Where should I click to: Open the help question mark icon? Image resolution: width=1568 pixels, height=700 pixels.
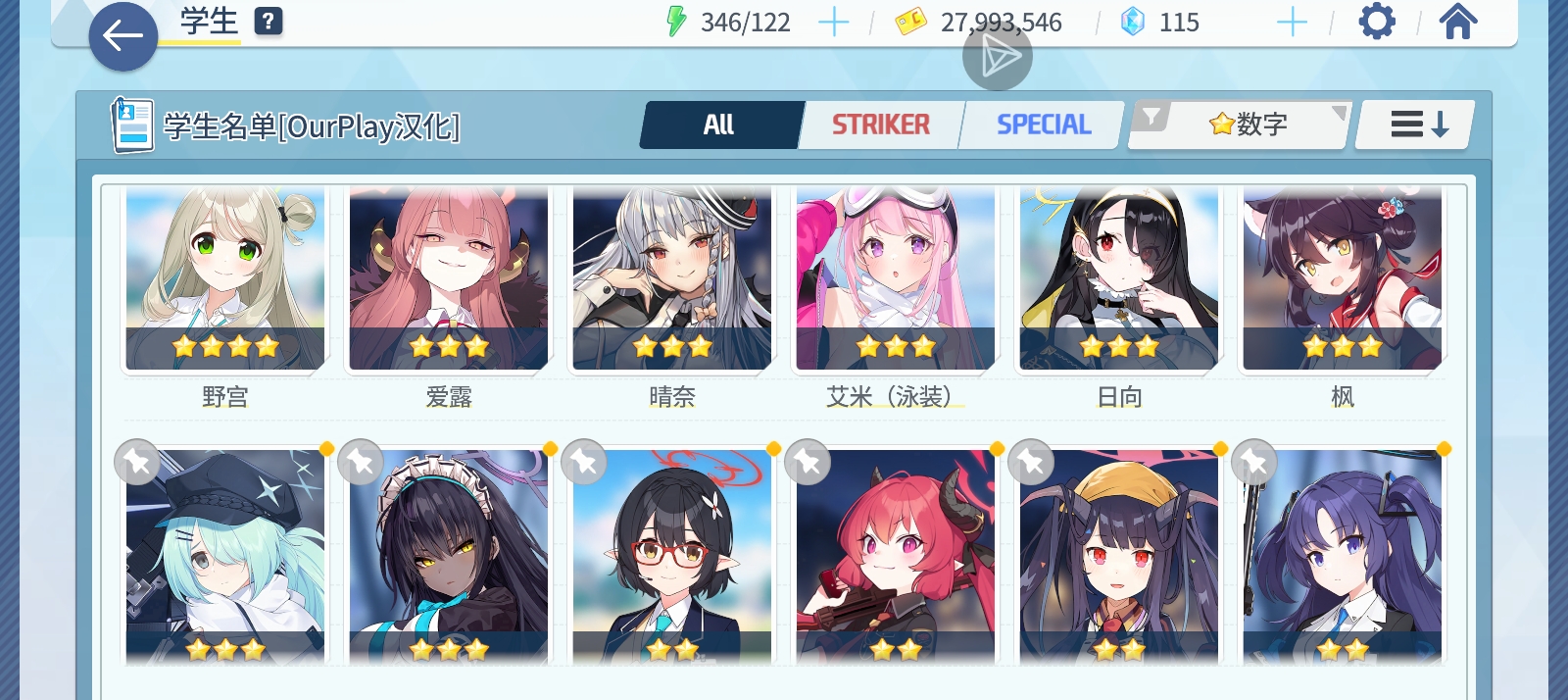269,22
